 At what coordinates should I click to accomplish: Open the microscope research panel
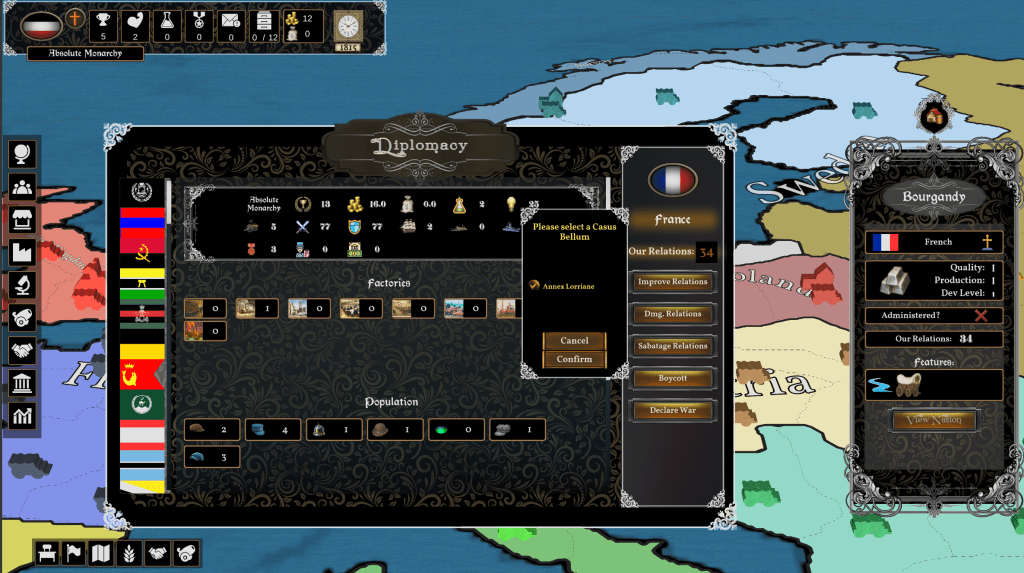(22, 285)
